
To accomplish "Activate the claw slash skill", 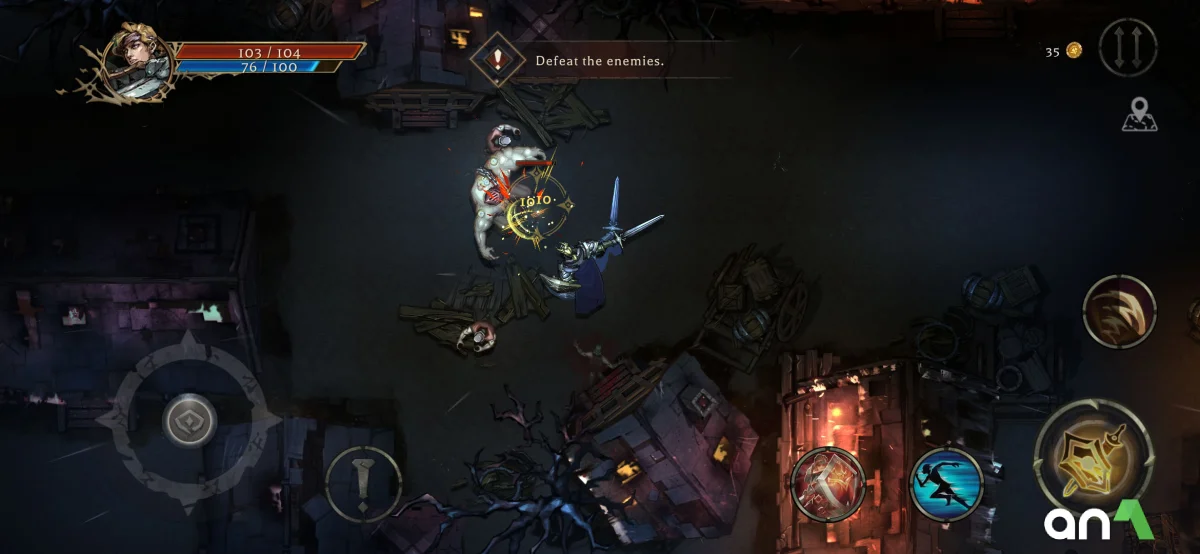I will pyautogui.click(x=1119, y=311).
